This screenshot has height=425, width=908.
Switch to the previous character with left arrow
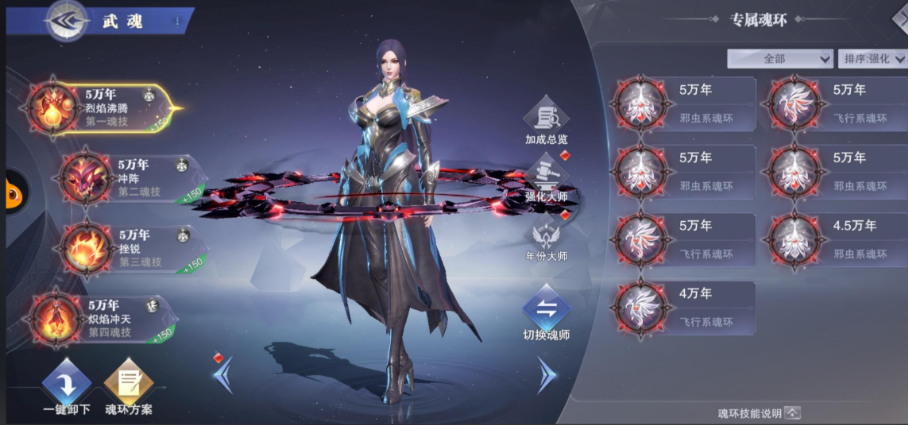(x=224, y=375)
